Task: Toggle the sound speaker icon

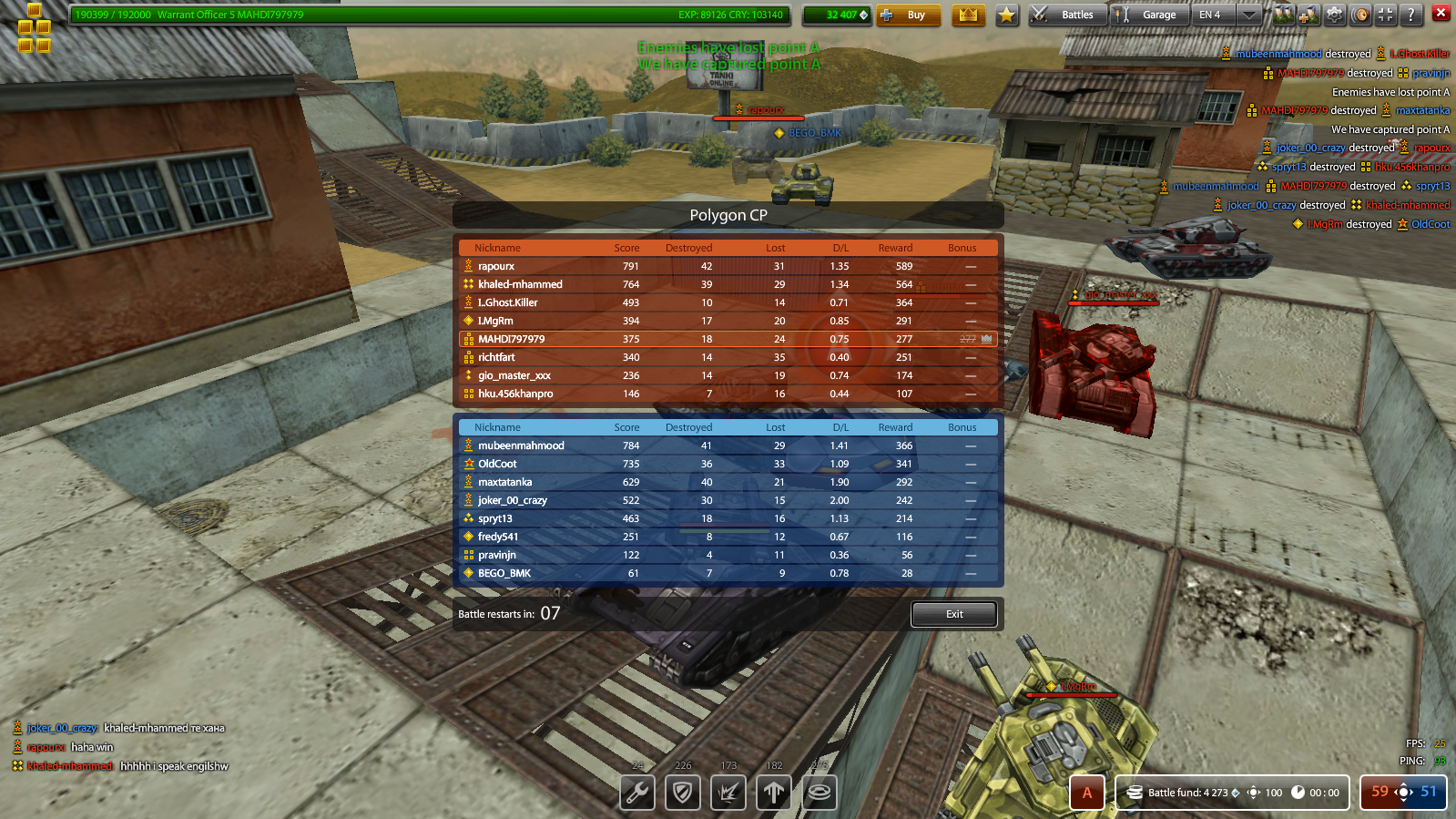Action: (x=1359, y=15)
